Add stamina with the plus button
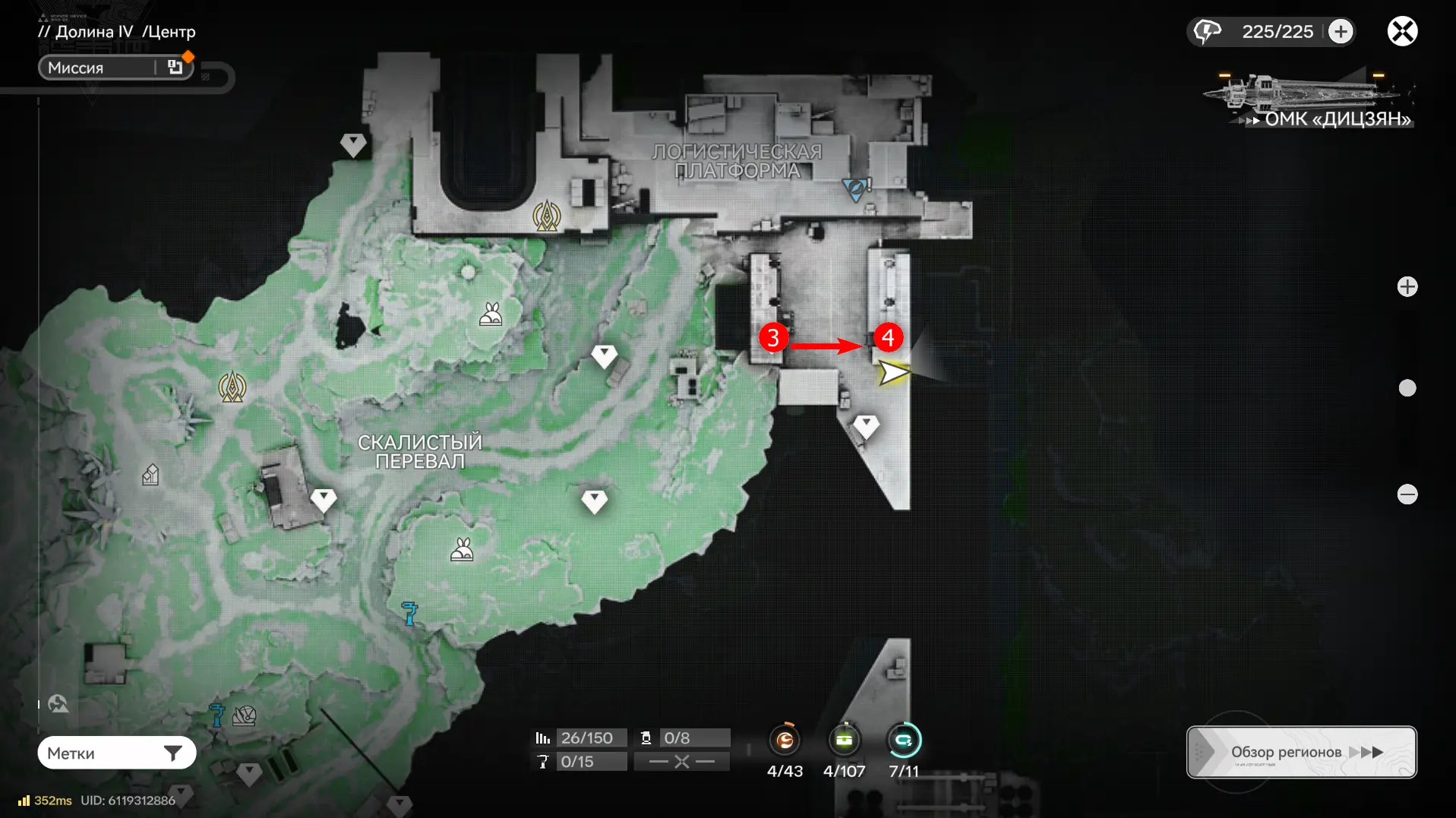Screen dimensions: 1456x818 point(1341,31)
